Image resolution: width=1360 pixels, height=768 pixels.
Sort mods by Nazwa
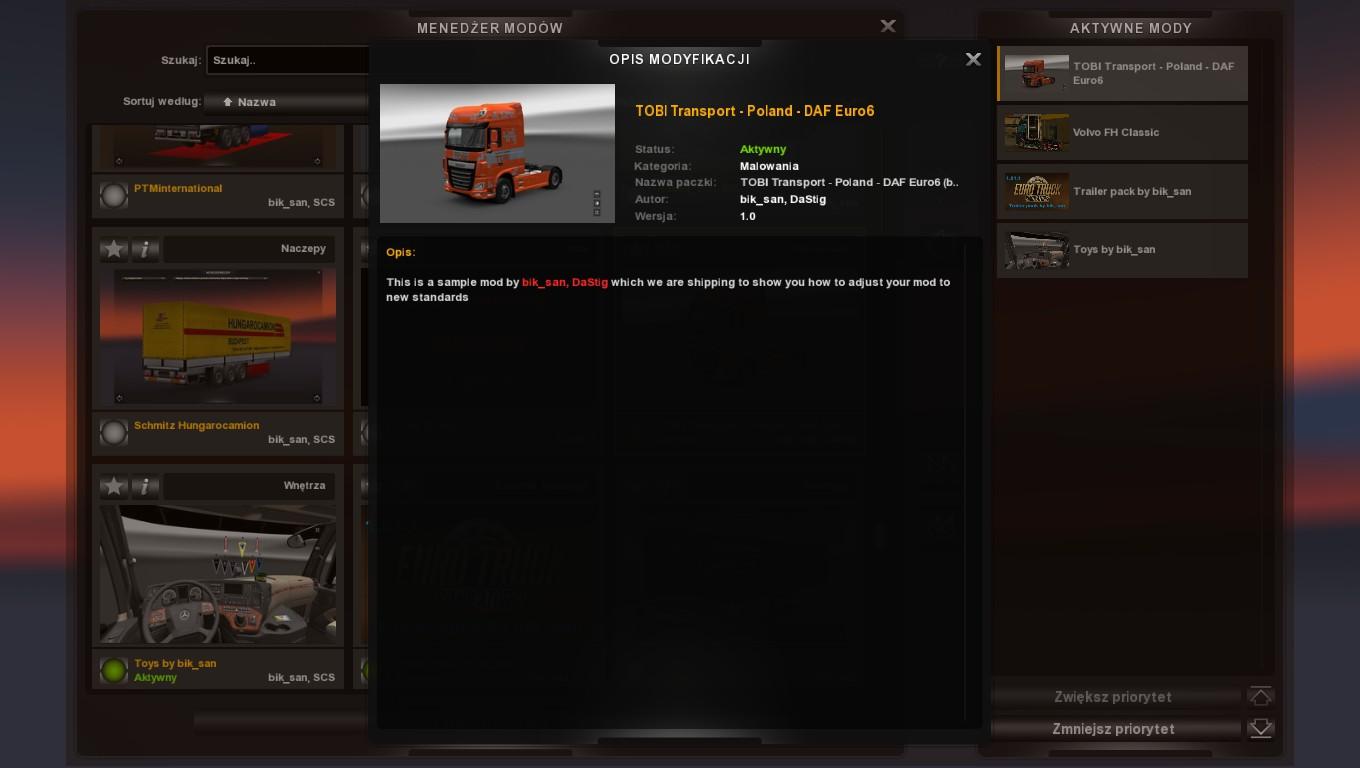287,102
